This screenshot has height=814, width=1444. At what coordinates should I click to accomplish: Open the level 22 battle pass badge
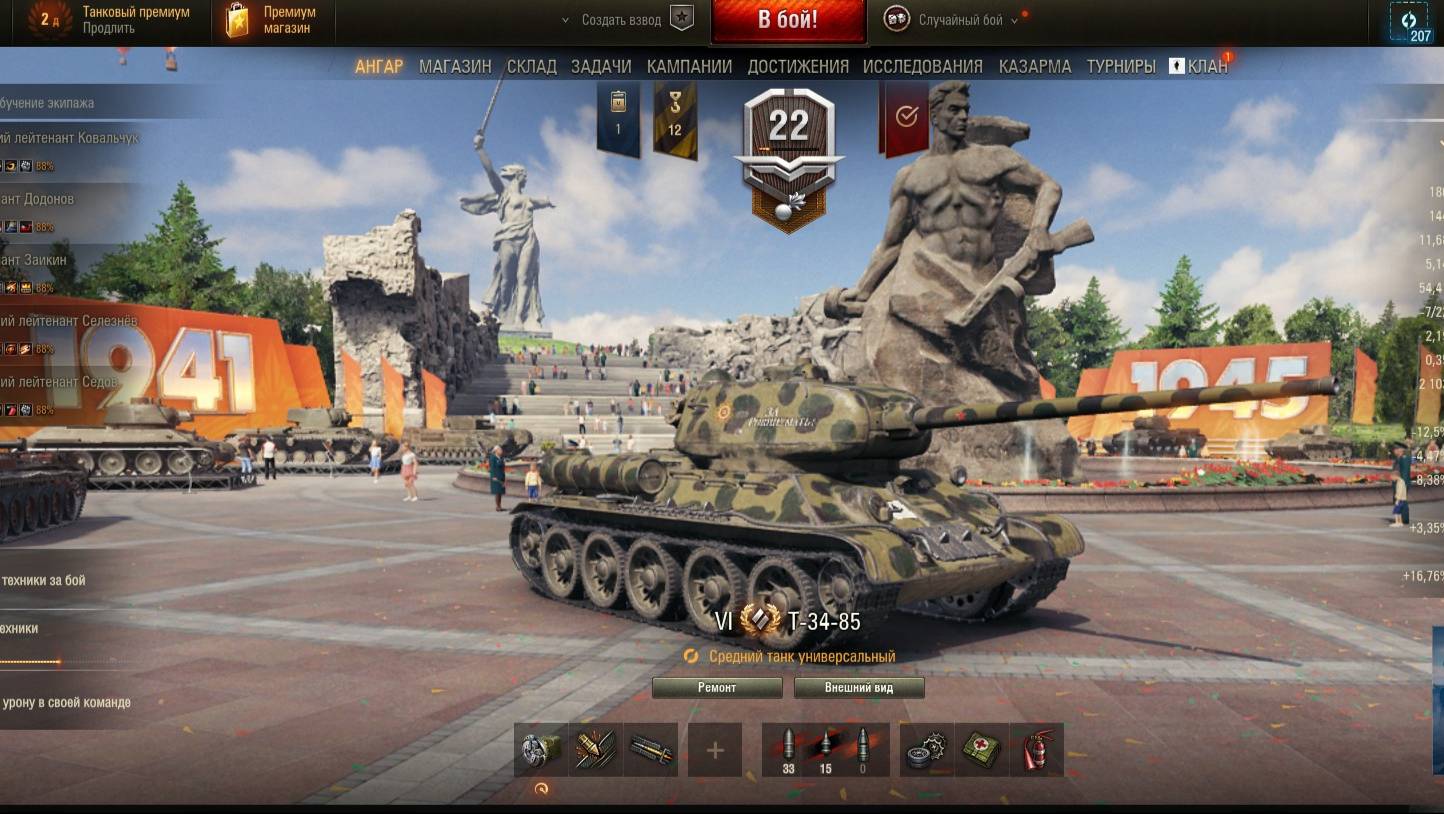tap(788, 150)
